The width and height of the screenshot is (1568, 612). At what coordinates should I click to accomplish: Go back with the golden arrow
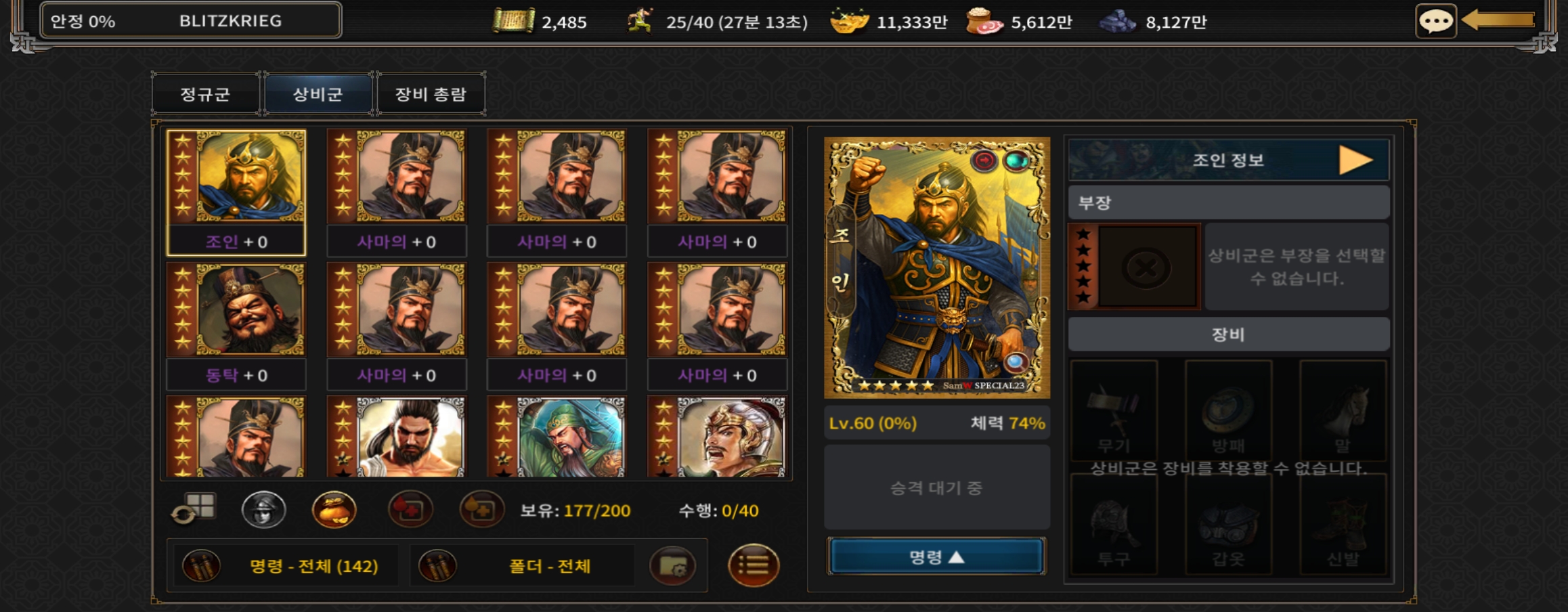click(1498, 20)
